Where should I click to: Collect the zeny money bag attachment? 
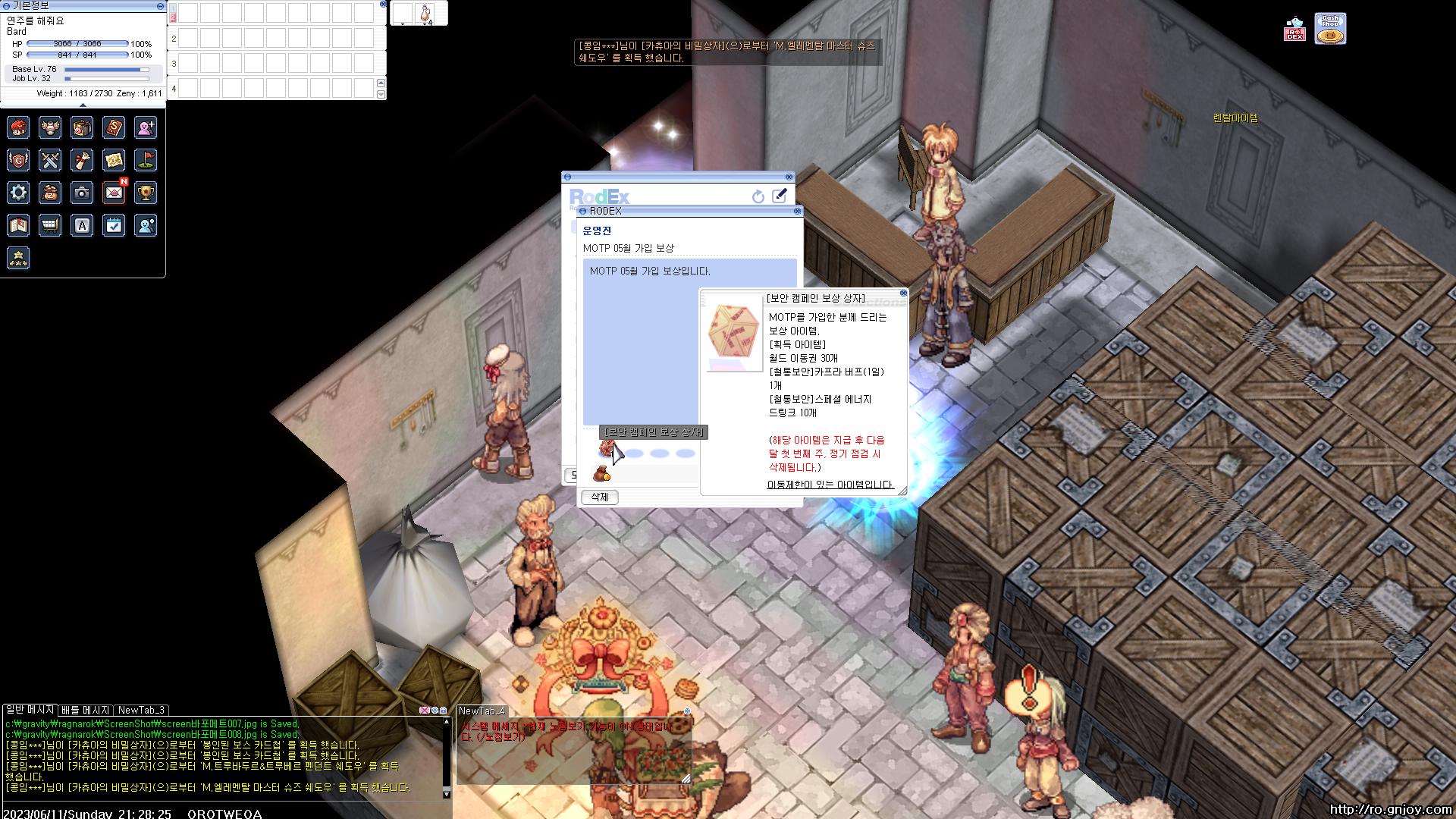tap(602, 475)
